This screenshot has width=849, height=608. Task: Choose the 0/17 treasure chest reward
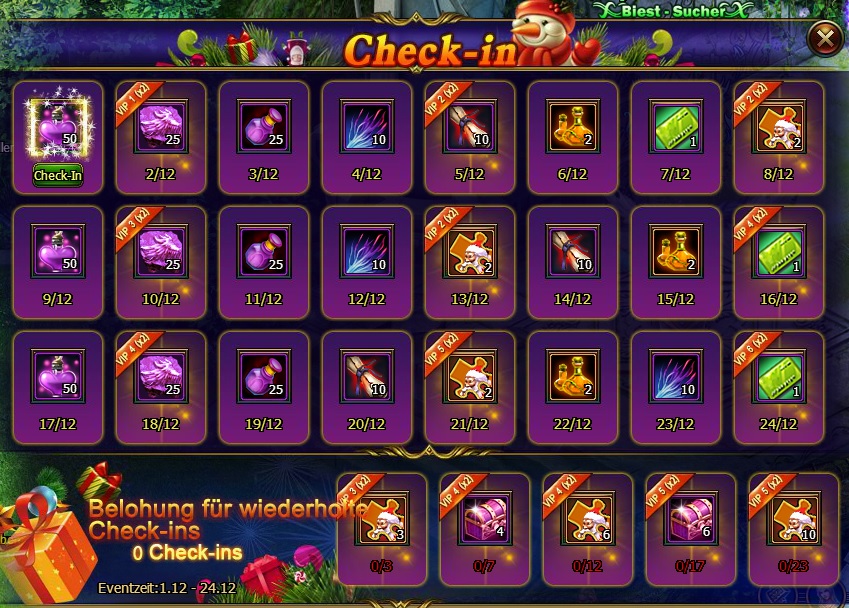691,518
